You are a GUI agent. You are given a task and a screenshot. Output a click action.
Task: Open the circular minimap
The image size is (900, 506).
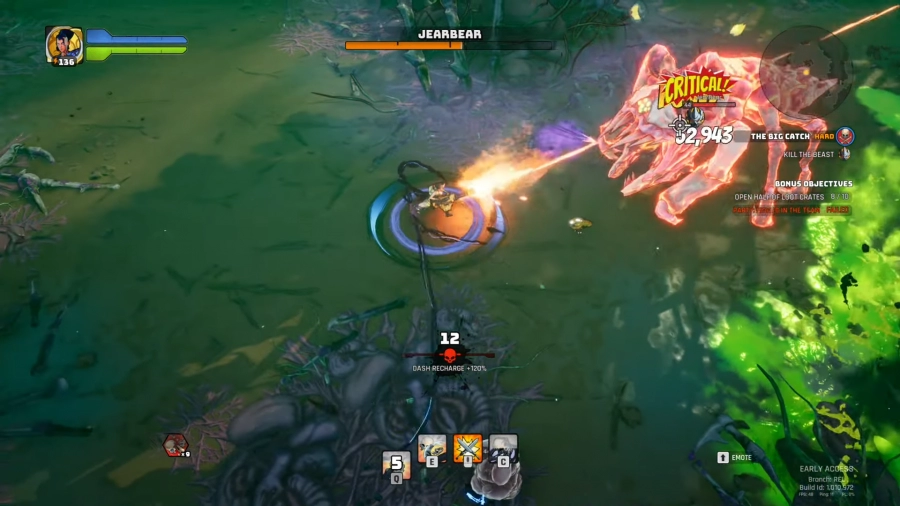[x=804, y=69]
